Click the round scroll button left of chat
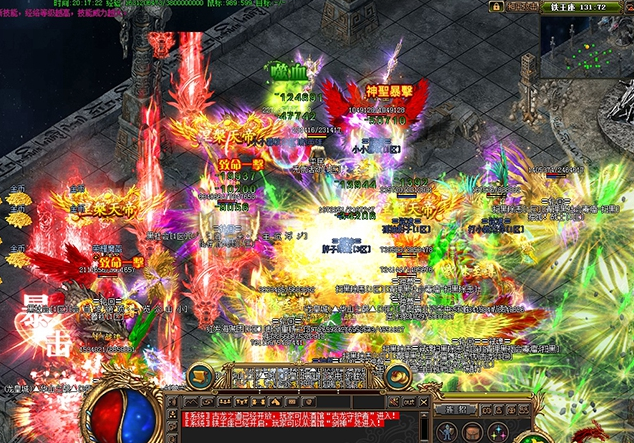 pos(199,377)
